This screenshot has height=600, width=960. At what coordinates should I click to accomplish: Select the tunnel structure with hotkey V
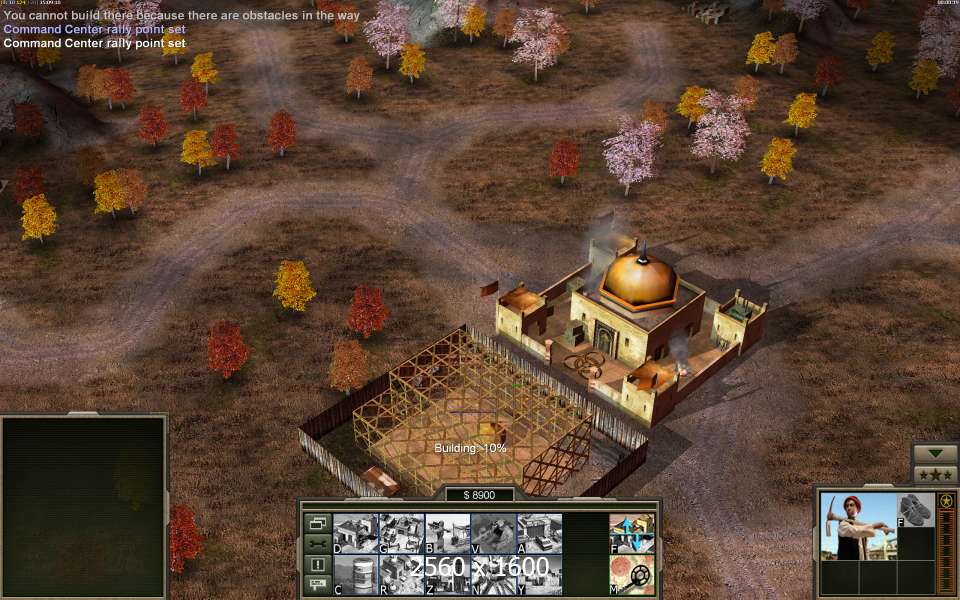[x=493, y=533]
